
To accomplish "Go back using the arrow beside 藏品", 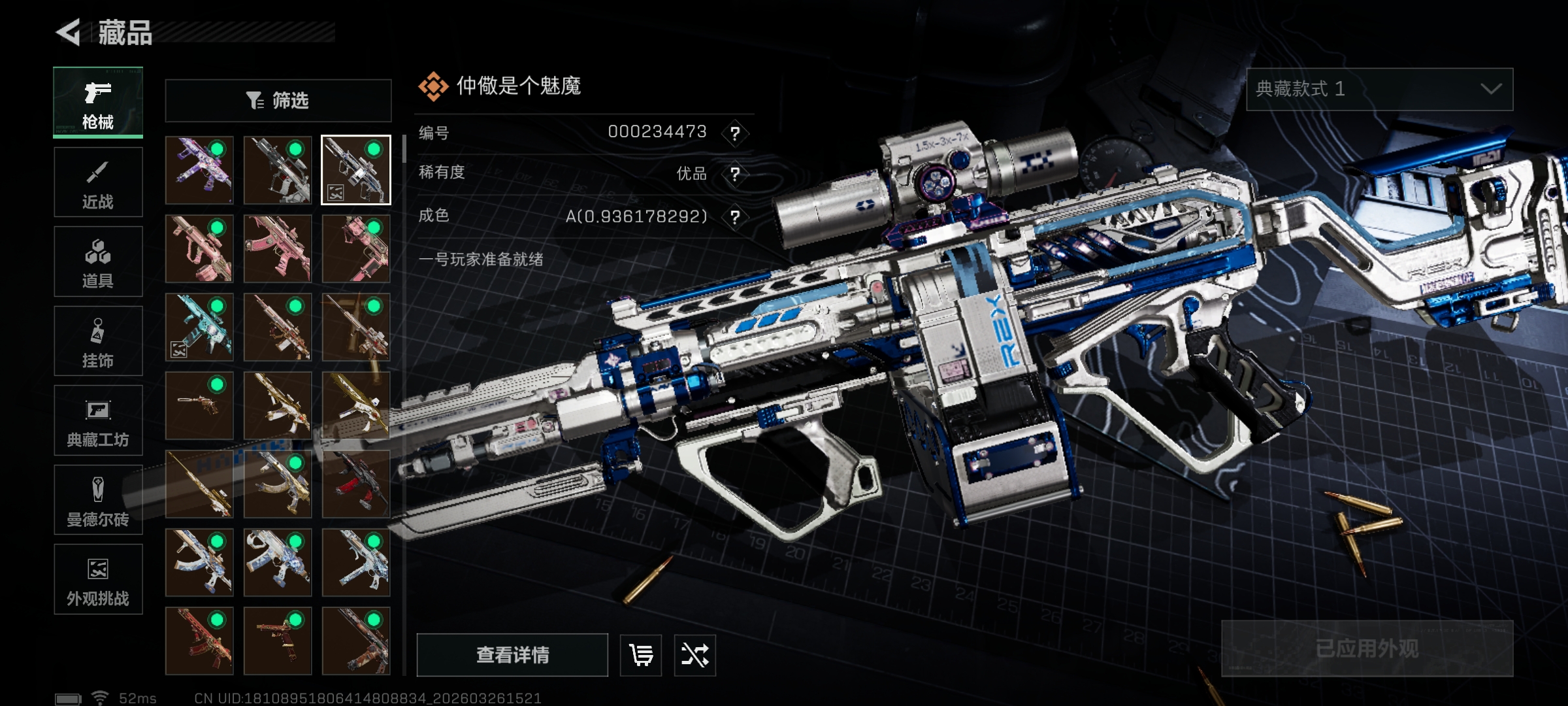I will pos(69,32).
